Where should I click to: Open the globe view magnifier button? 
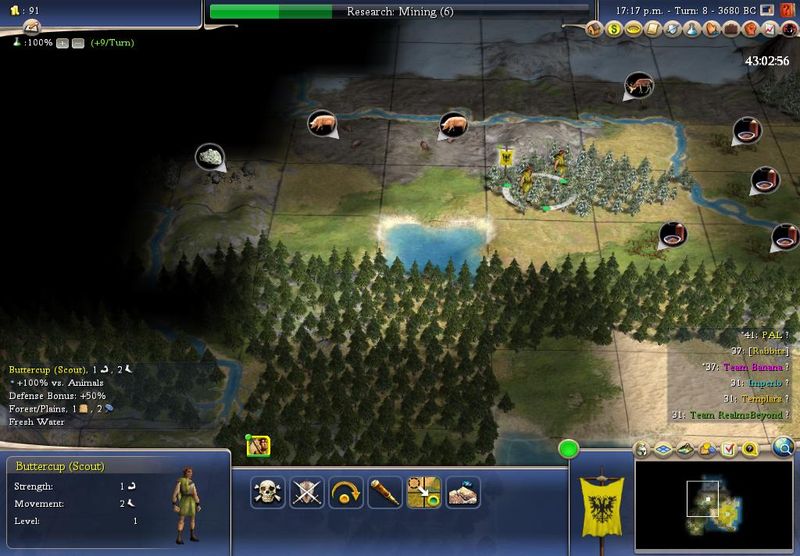(x=783, y=446)
